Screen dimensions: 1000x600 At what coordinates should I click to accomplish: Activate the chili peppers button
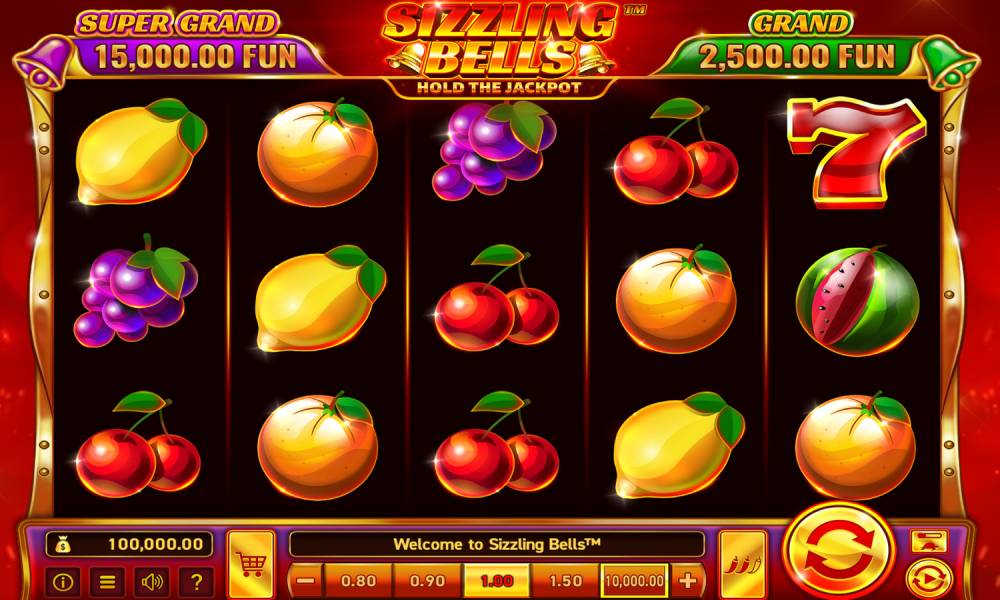point(742,565)
